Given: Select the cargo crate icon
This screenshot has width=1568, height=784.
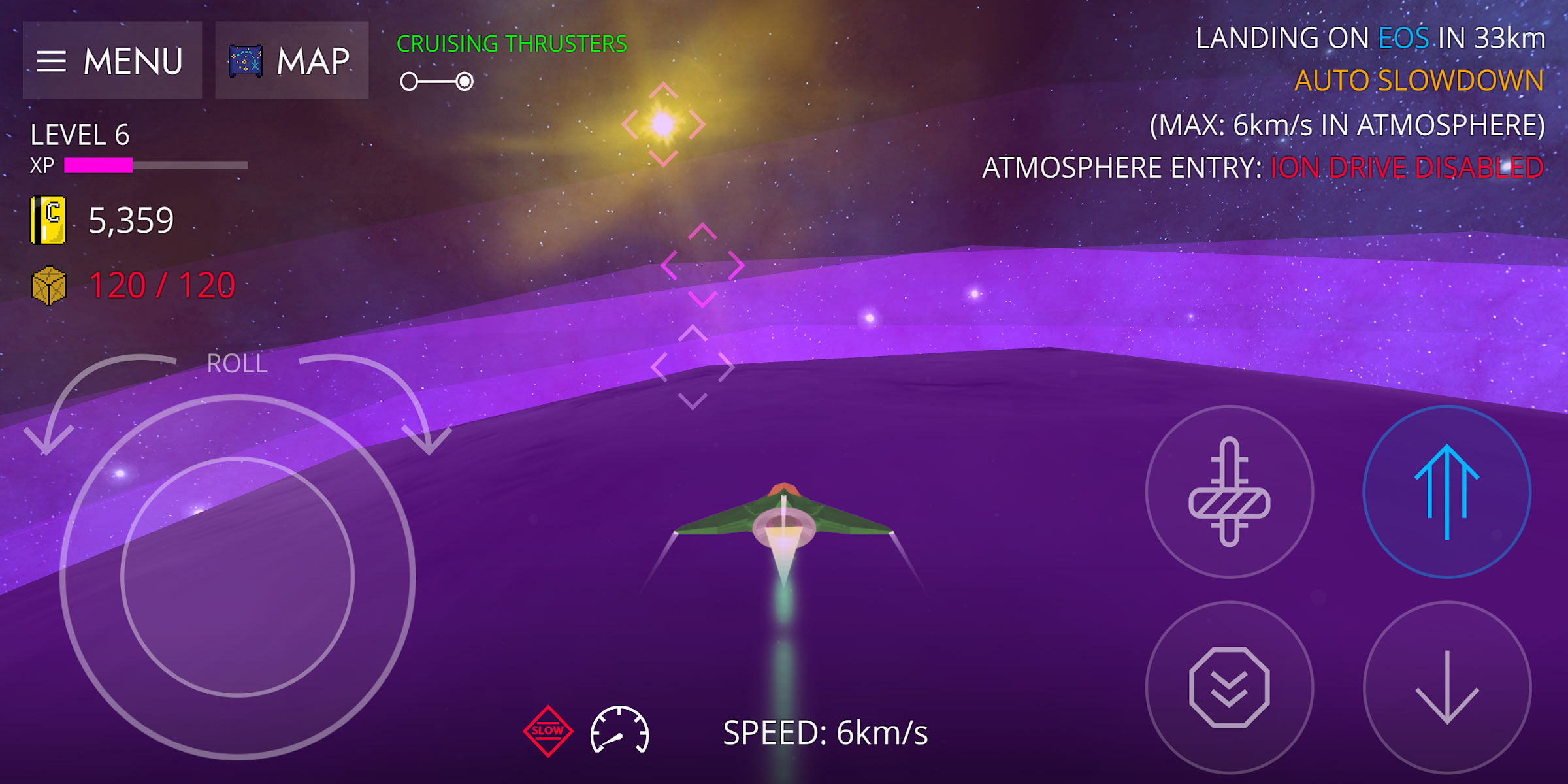Looking at the screenshot, I should point(49,286).
